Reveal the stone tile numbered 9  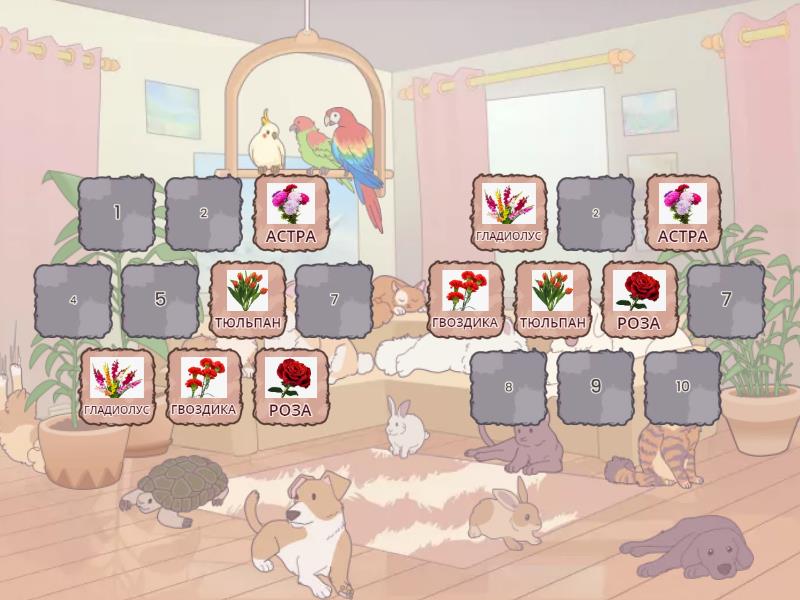point(595,387)
